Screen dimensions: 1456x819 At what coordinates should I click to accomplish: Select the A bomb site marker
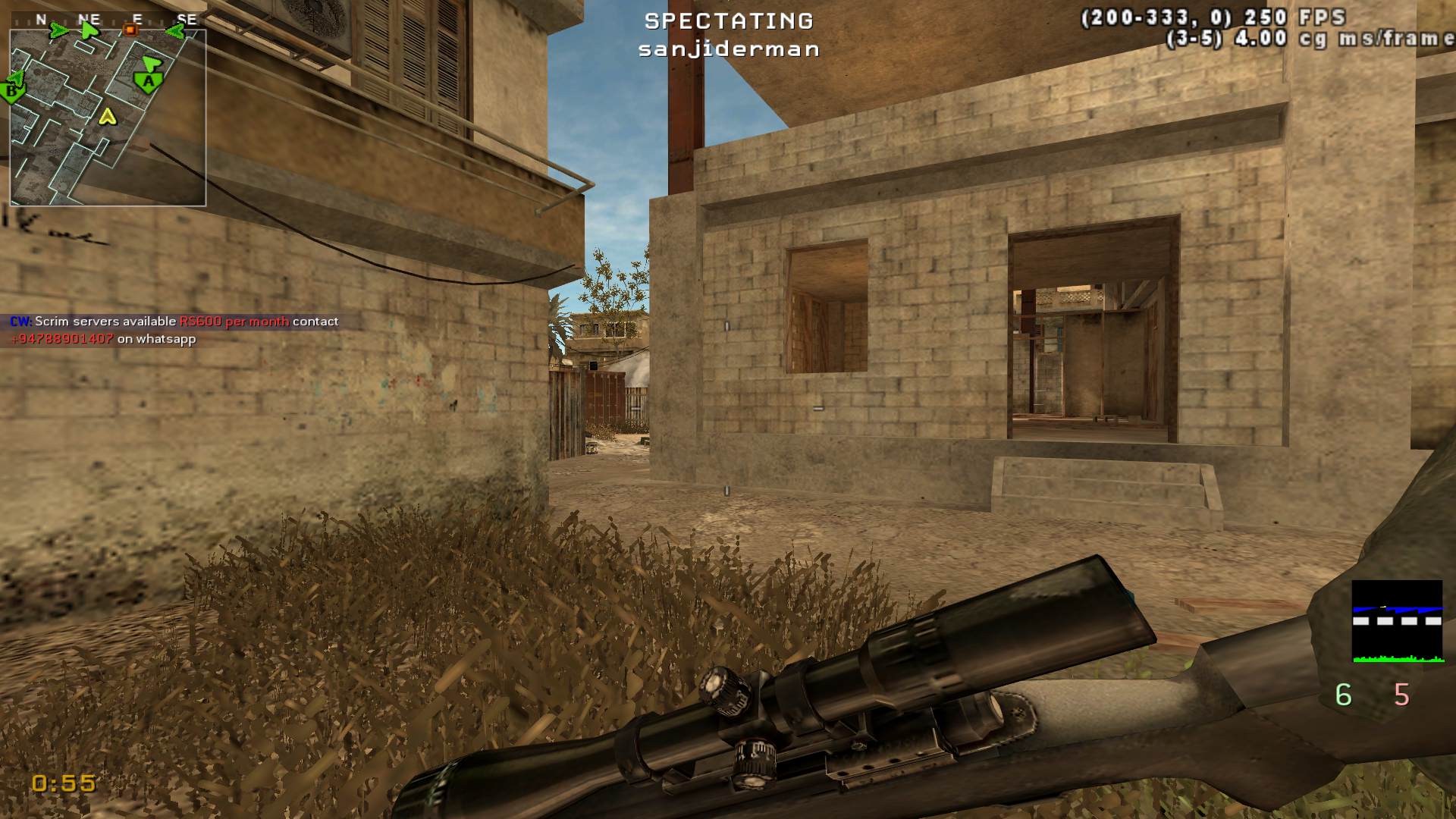tap(149, 81)
